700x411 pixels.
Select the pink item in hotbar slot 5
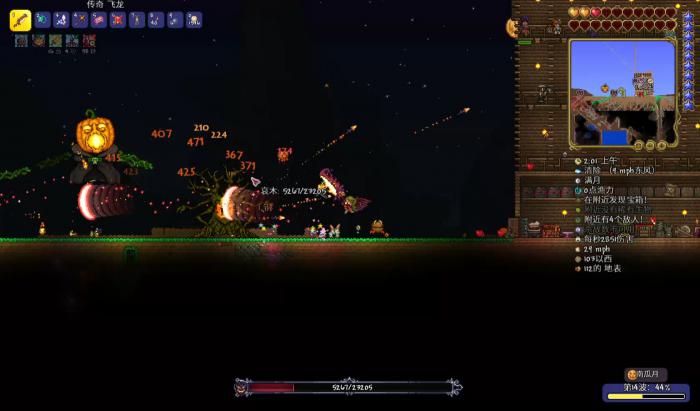(x=99, y=20)
